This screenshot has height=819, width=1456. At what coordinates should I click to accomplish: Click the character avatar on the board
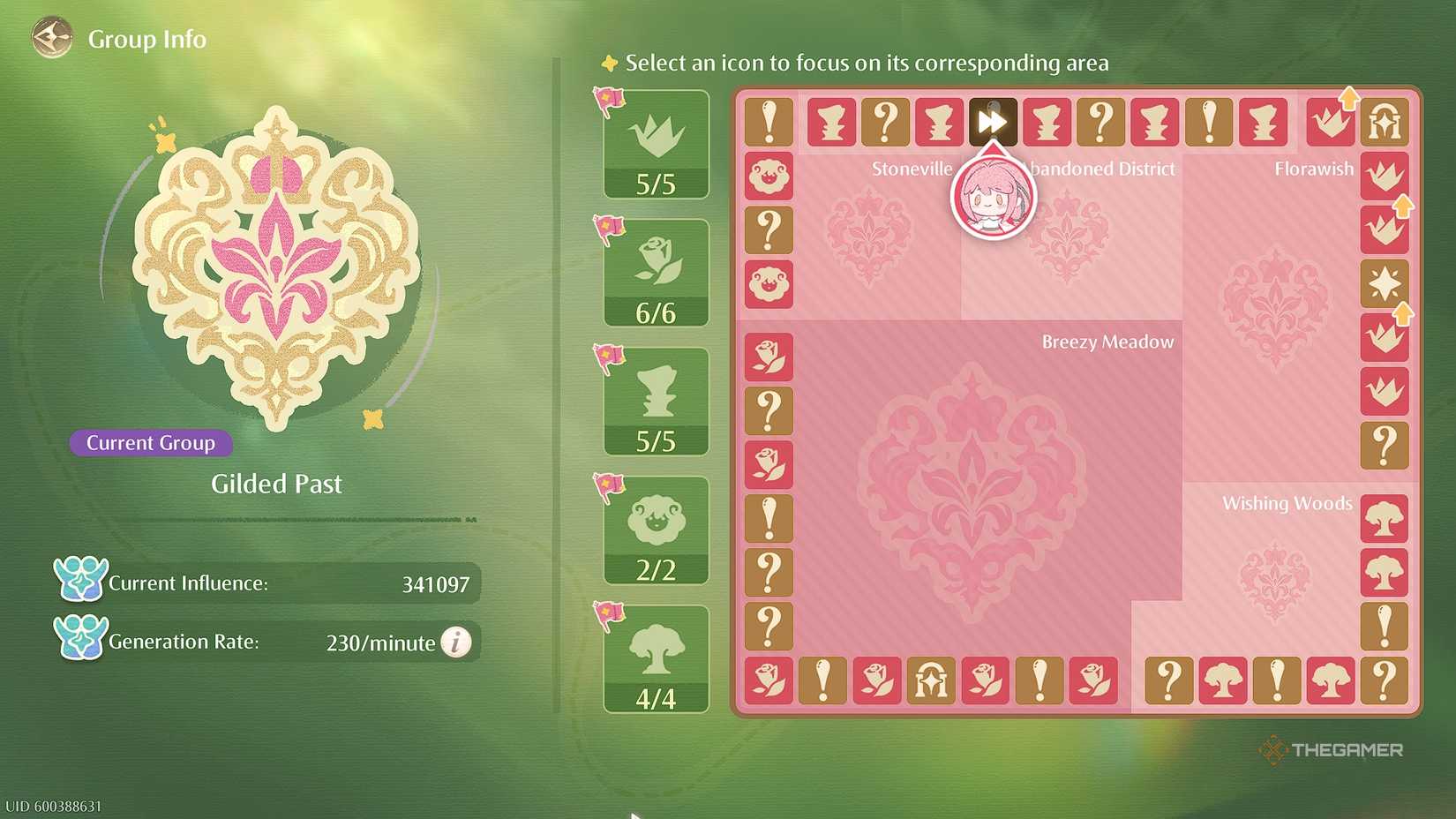point(993,199)
